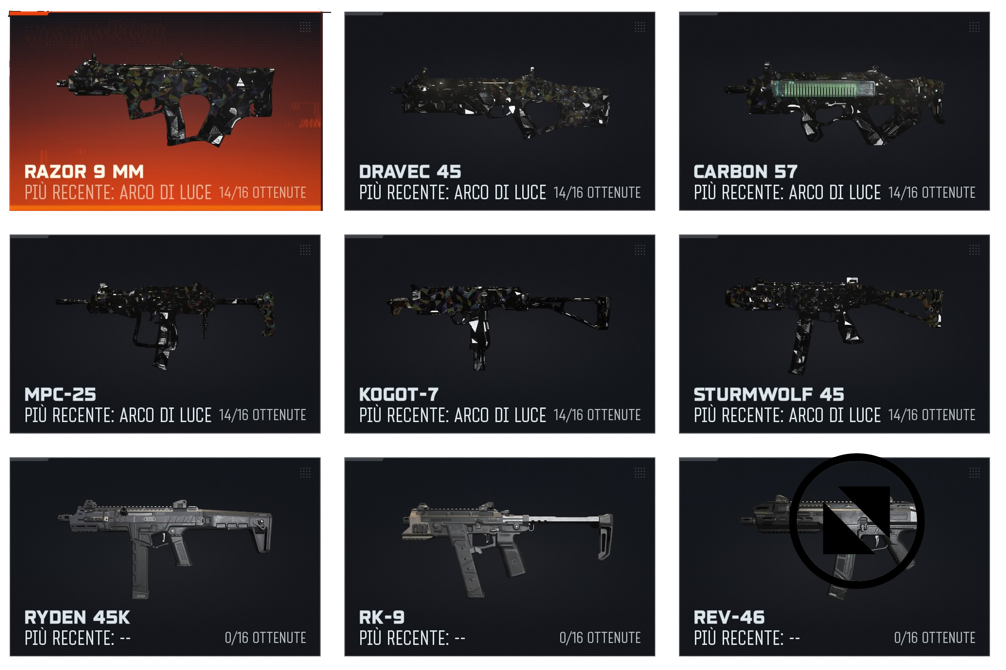The width and height of the screenshot is (1006, 670).
Task: Open the STURMWOLF 45 weapon card
Action: pyautogui.click(x=834, y=334)
